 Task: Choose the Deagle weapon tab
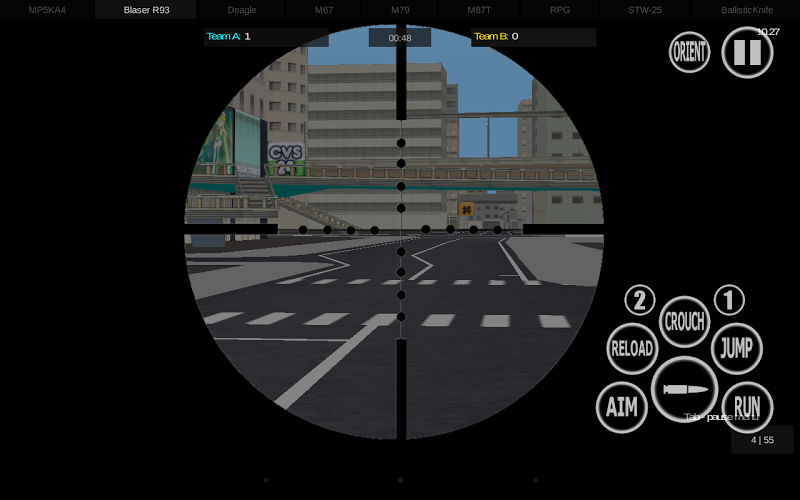(x=242, y=10)
